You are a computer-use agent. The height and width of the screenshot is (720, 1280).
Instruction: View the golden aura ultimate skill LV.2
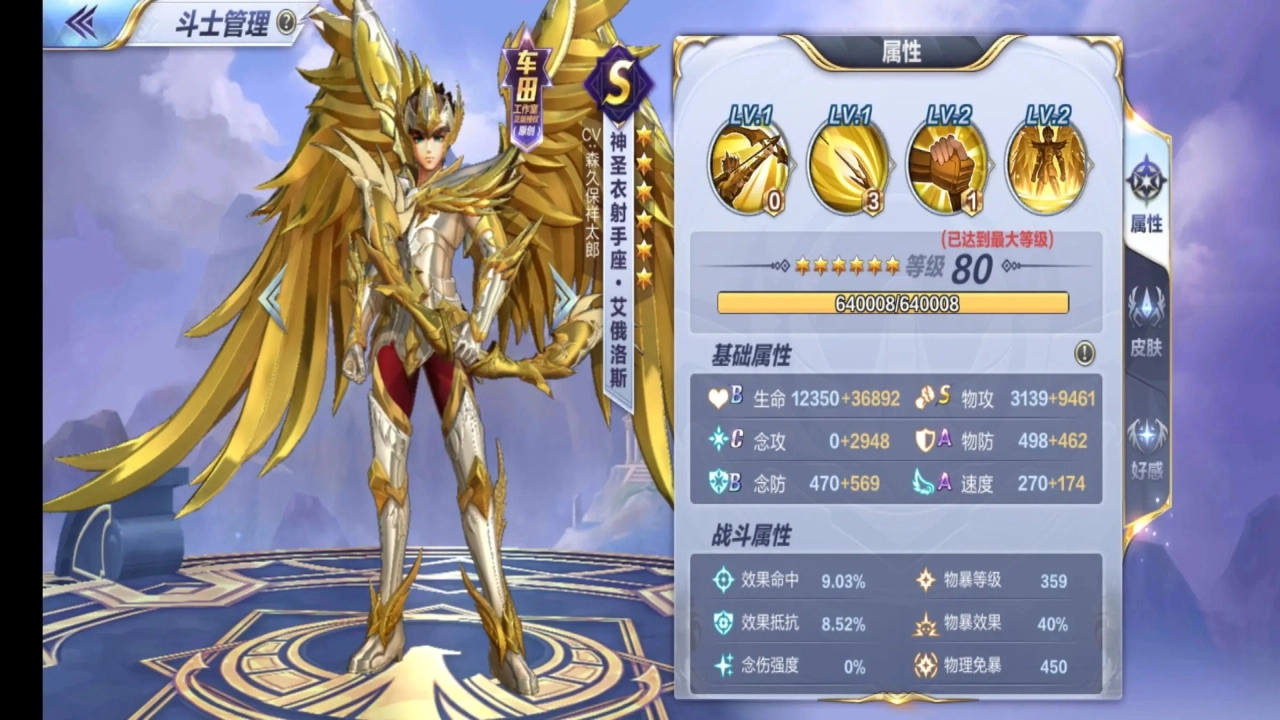coord(1047,165)
